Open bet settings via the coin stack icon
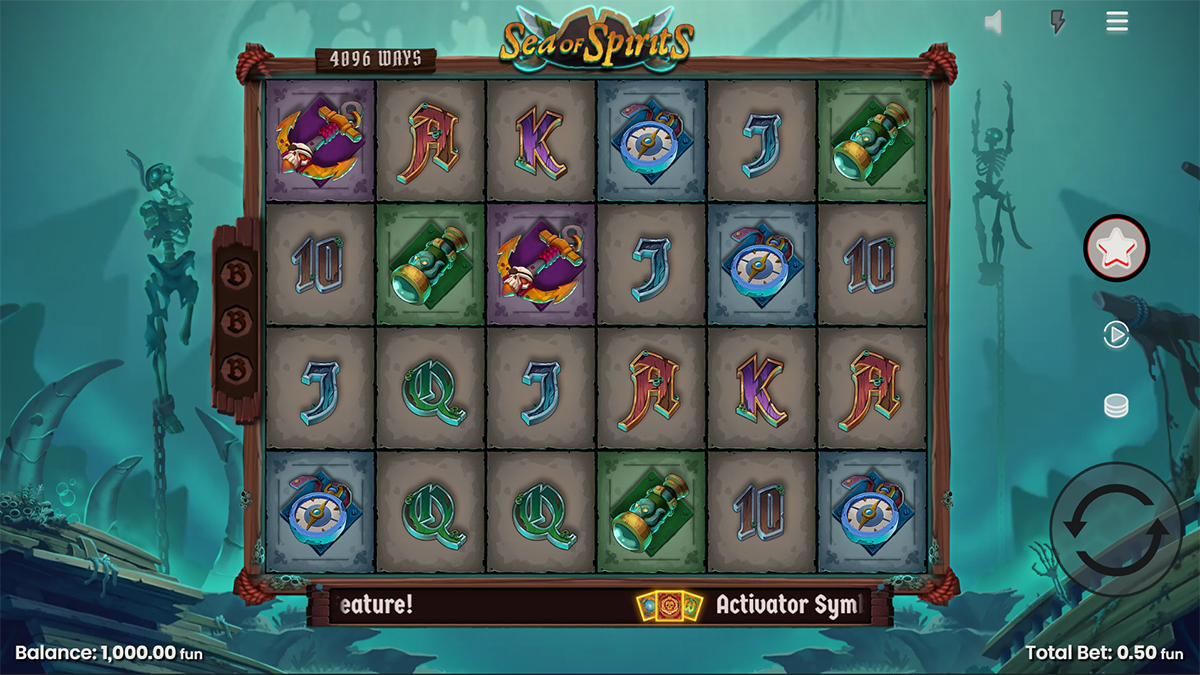Viewport: 1200px width, 675px height. click(x=1116, y=406)
